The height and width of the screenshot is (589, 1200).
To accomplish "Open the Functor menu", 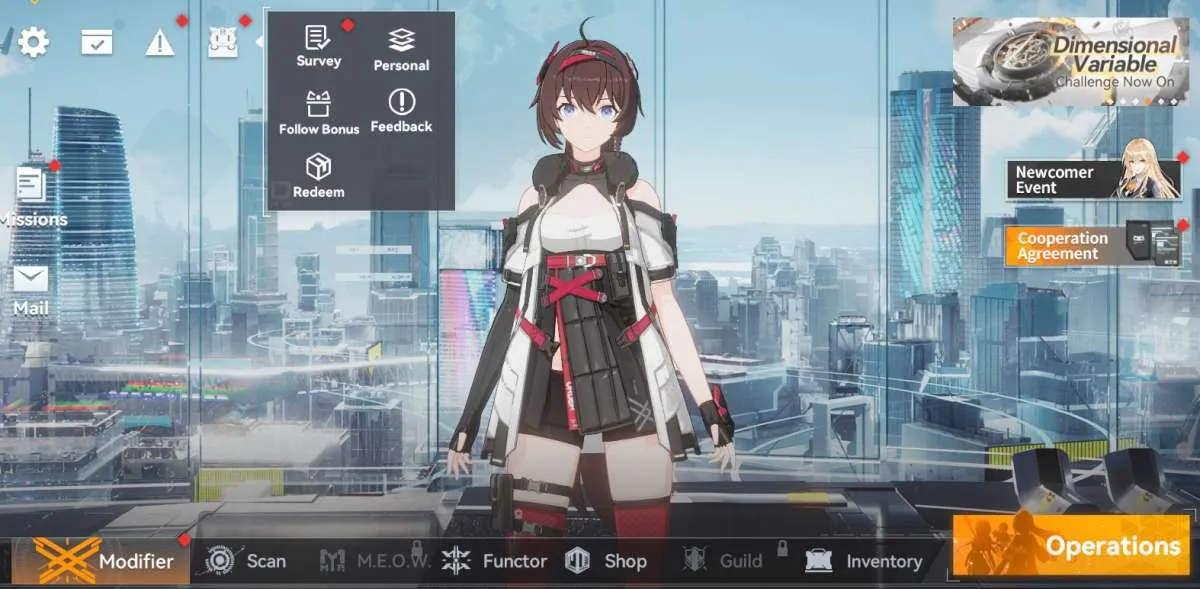I will pyautogui.click(x=495, y=561).
